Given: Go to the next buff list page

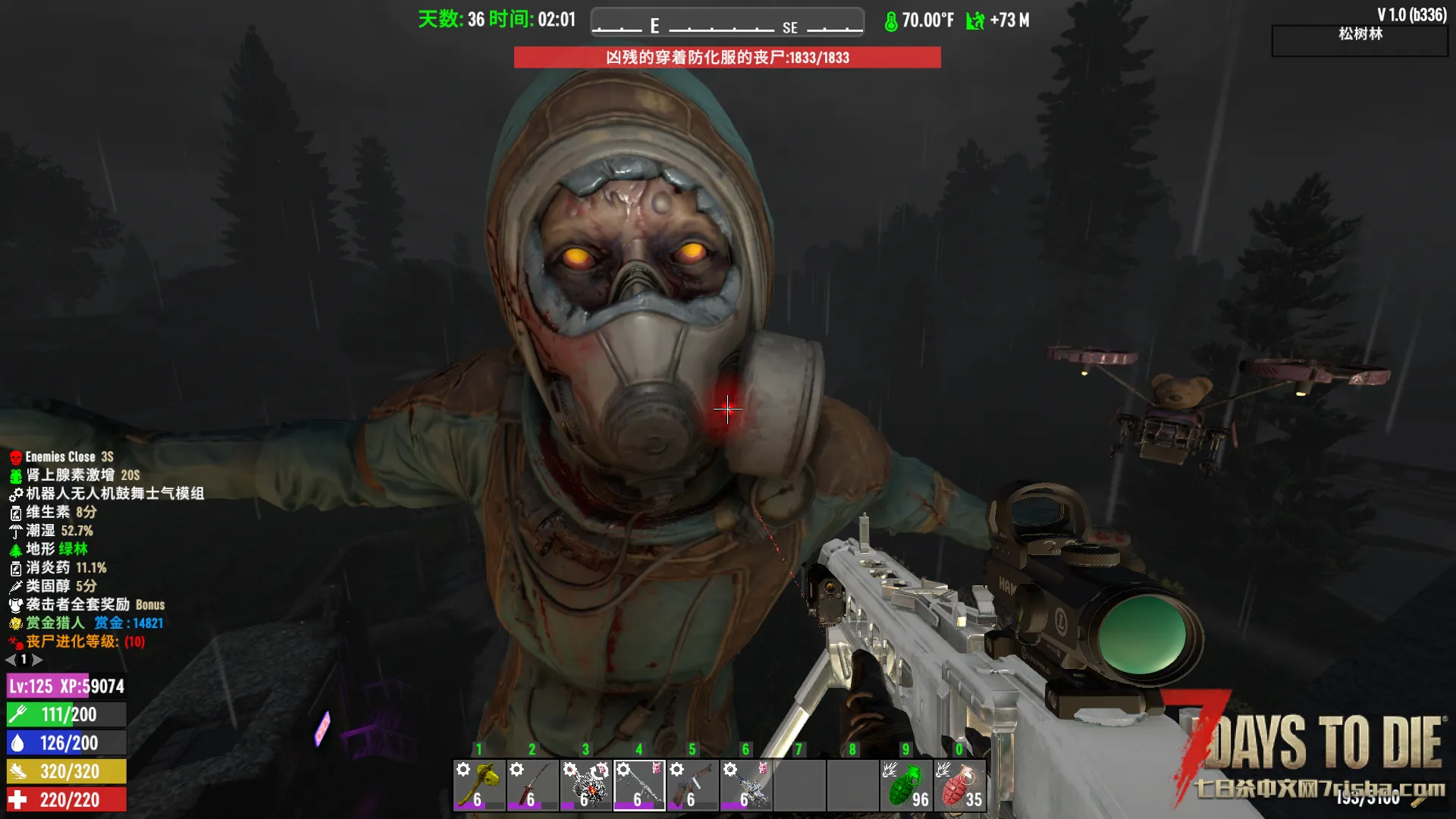Looking at the screenshot, I should tap(37, 660).
